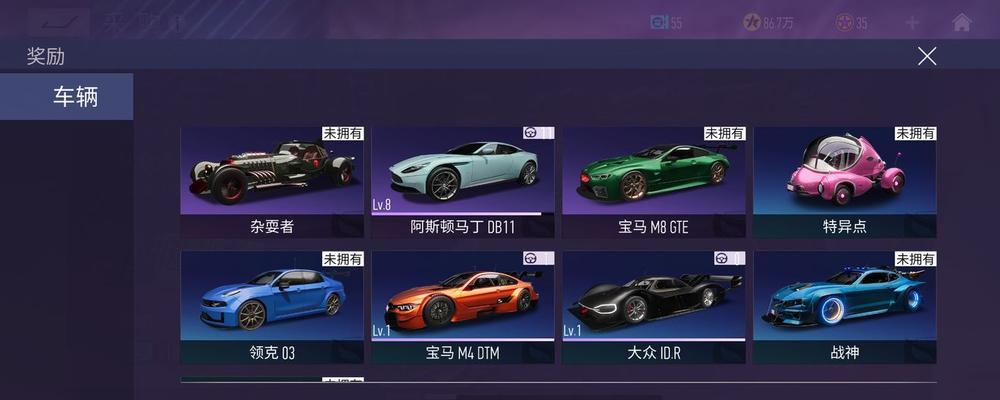Close the 奖励 rewards panel
This screenshot has height=400, width=1000.
coord(927,56)
